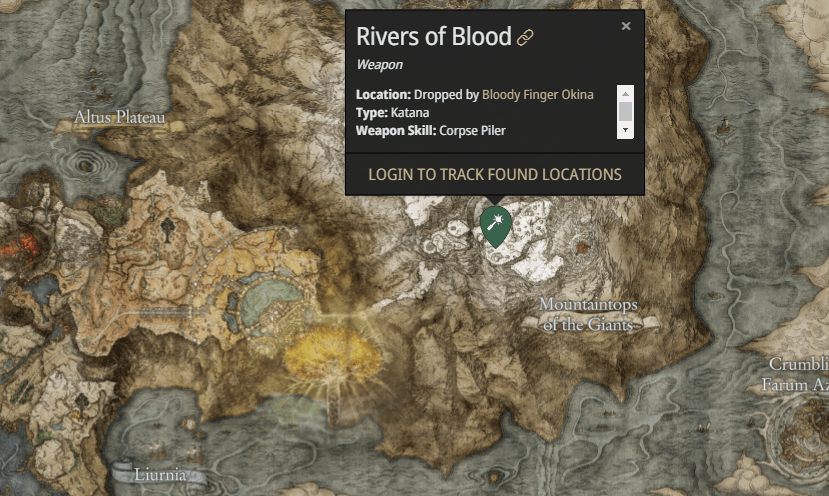Click Login to Track Found Locations
This screenshot has height=496, width=829.
pyautogui.click(x=495, y=174)
